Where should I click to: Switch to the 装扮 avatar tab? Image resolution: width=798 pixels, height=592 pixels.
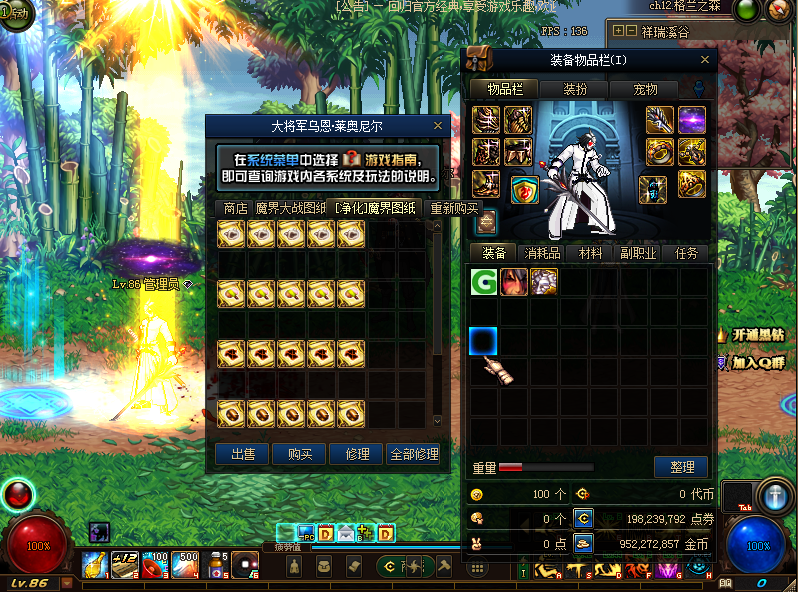575,89
